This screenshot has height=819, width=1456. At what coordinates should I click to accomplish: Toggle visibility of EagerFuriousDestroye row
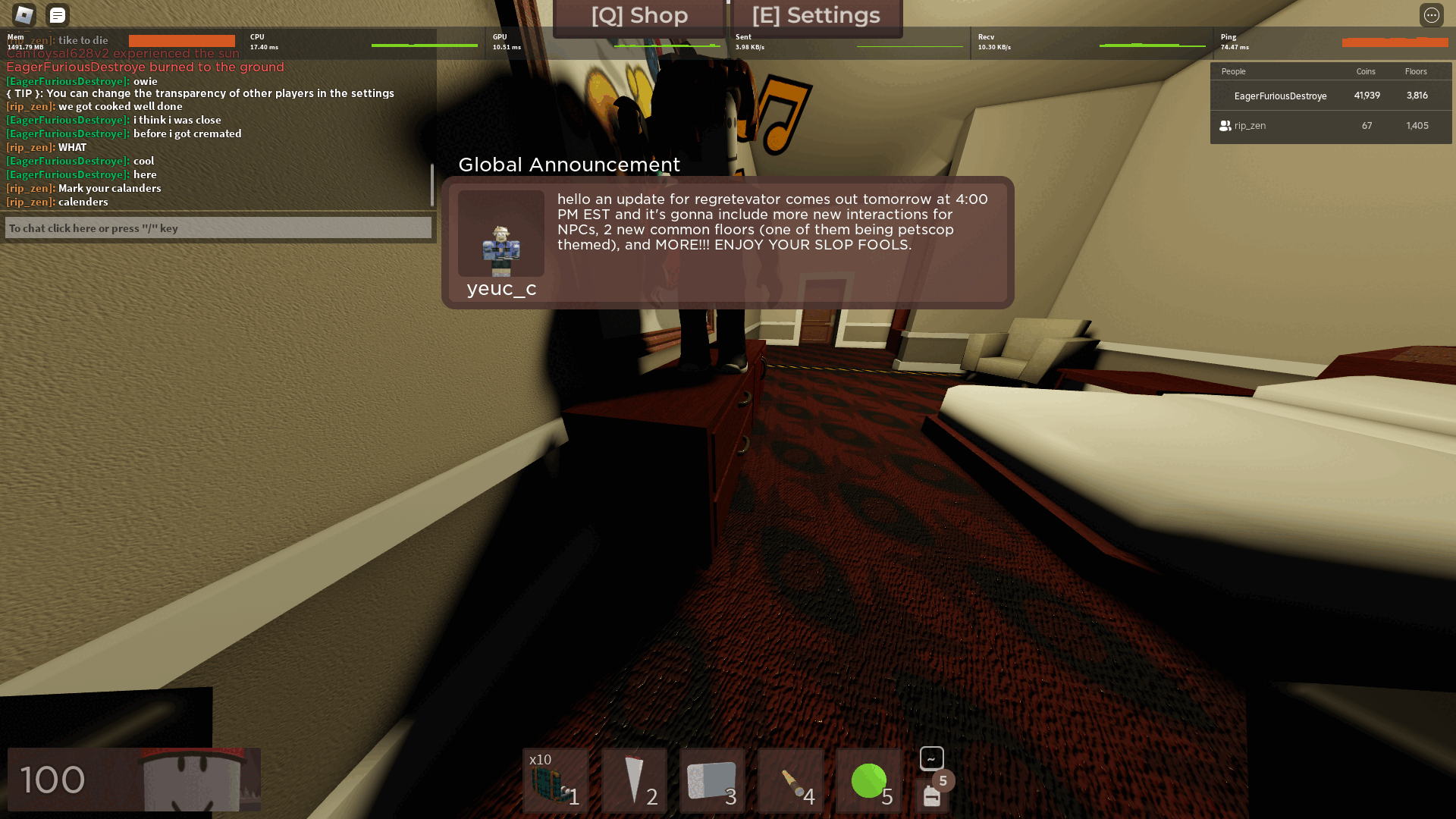(1282, 96)
